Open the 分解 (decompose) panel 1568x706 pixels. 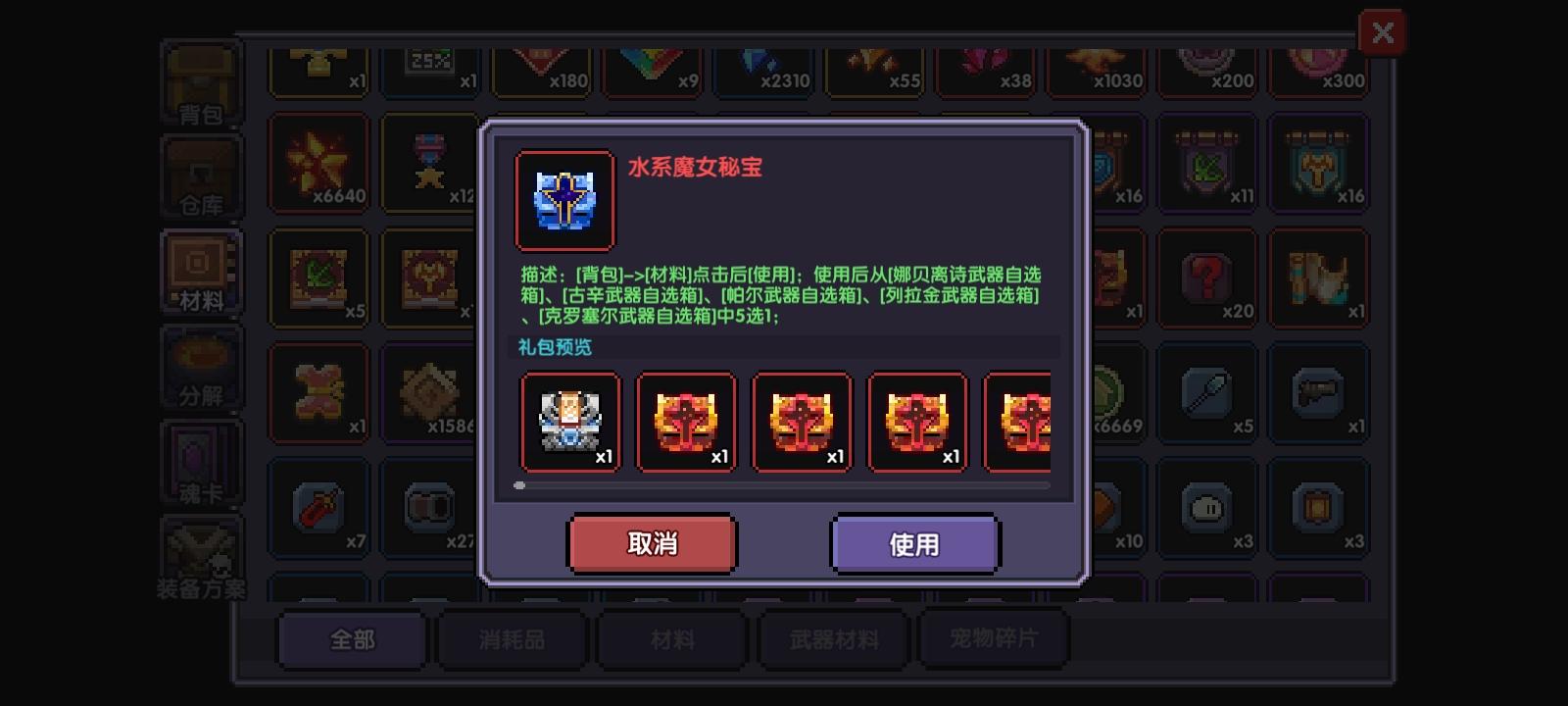[201, 368]
